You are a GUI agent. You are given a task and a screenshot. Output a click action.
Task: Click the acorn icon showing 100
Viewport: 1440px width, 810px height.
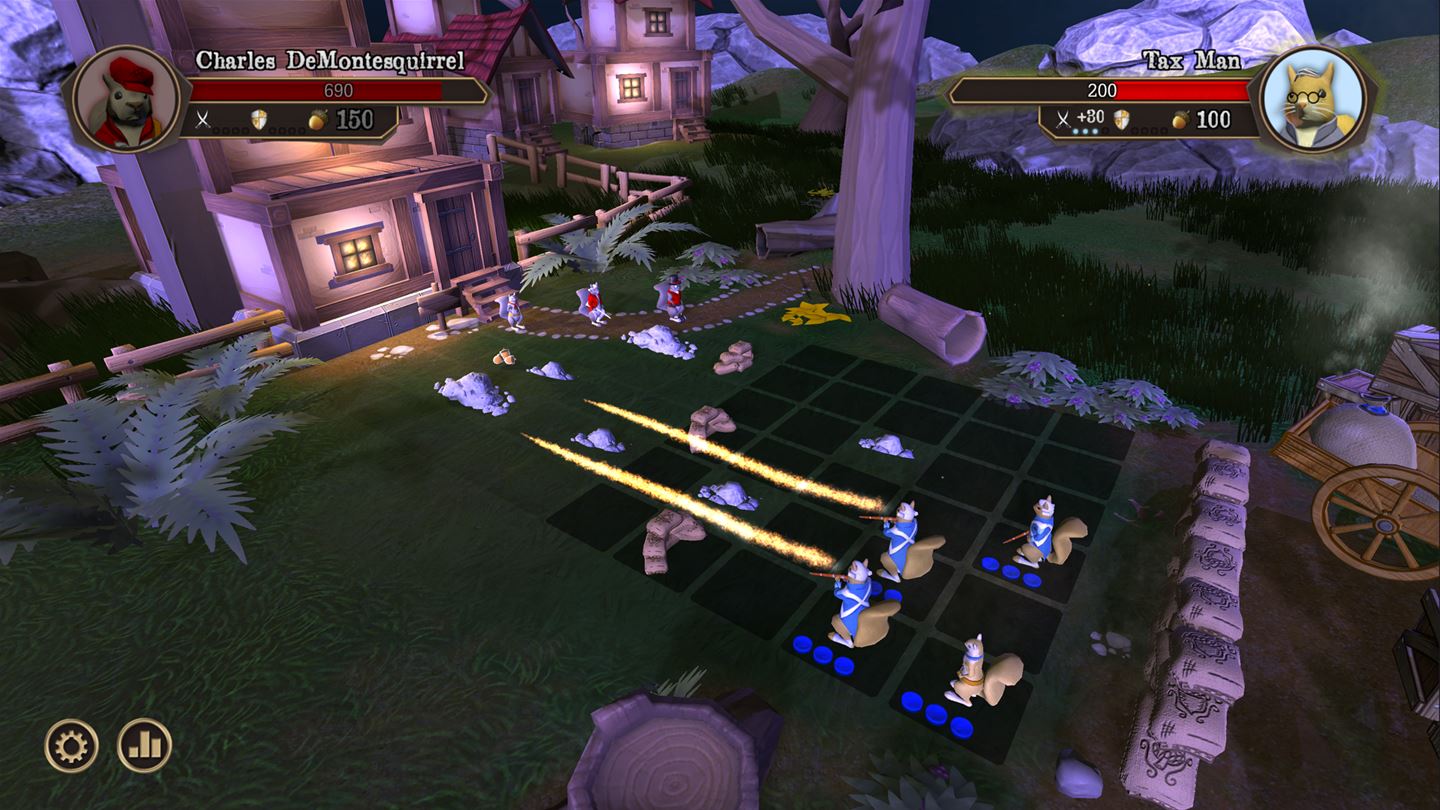(x=1180, y=118)
